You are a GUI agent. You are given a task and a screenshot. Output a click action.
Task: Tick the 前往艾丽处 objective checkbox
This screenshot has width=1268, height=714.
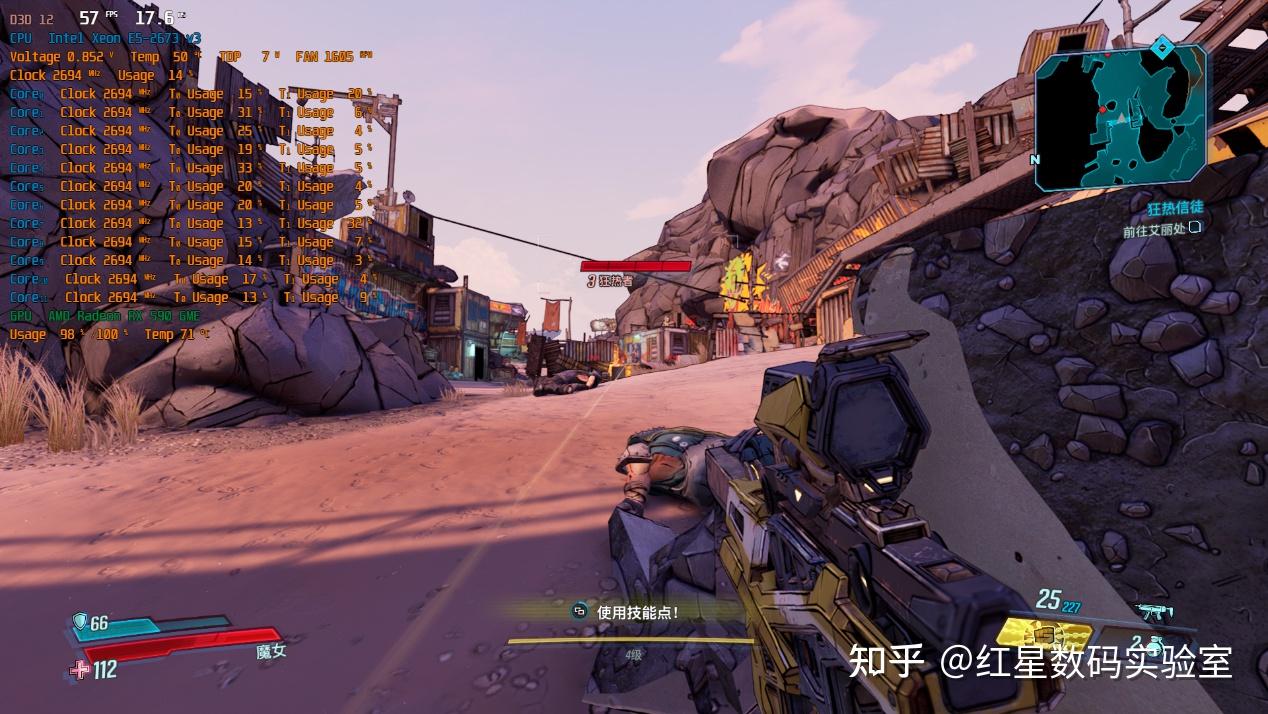[x=1194, y=228]
